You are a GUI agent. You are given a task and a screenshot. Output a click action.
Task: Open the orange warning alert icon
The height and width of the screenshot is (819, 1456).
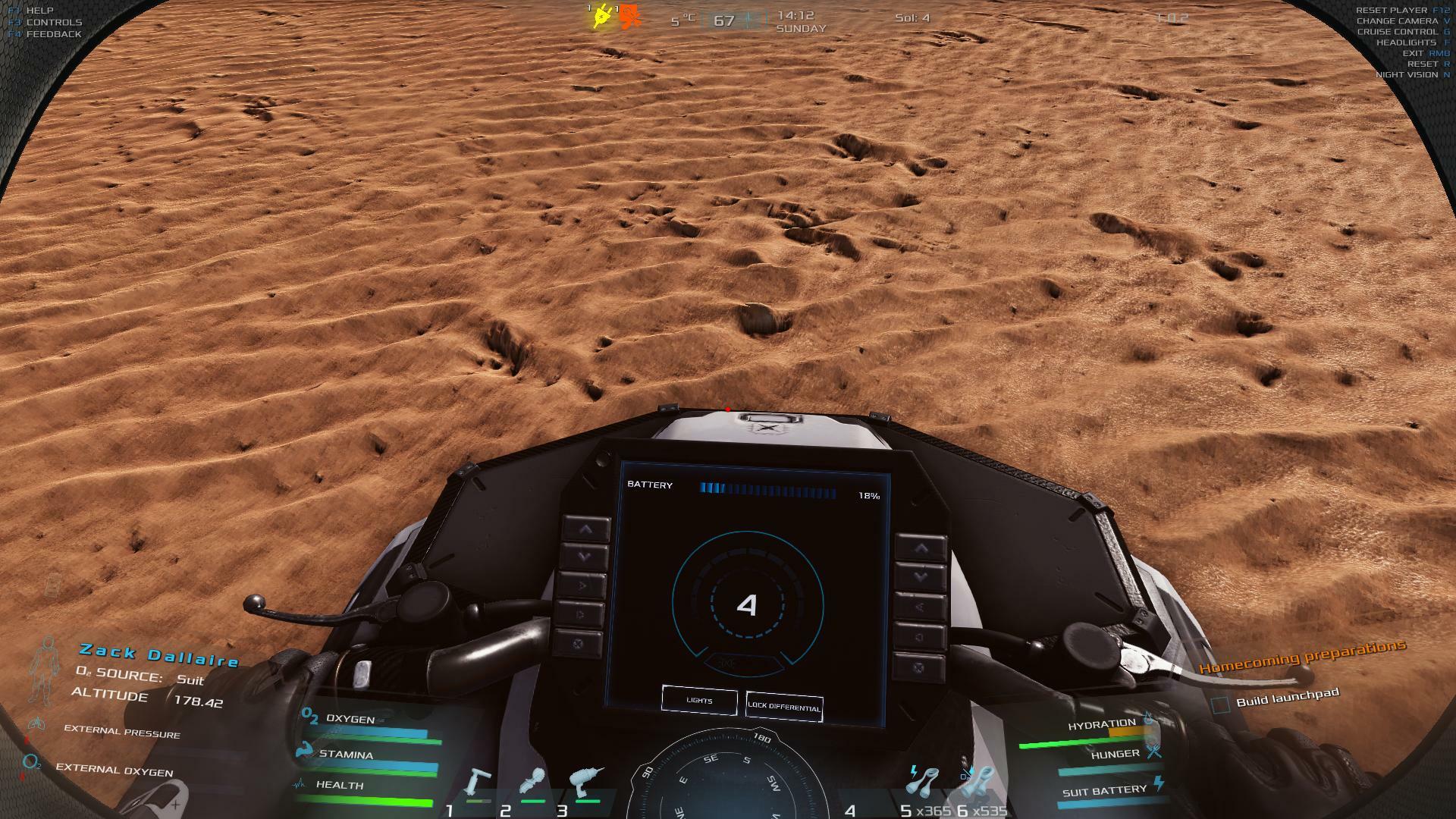(629, 17)
